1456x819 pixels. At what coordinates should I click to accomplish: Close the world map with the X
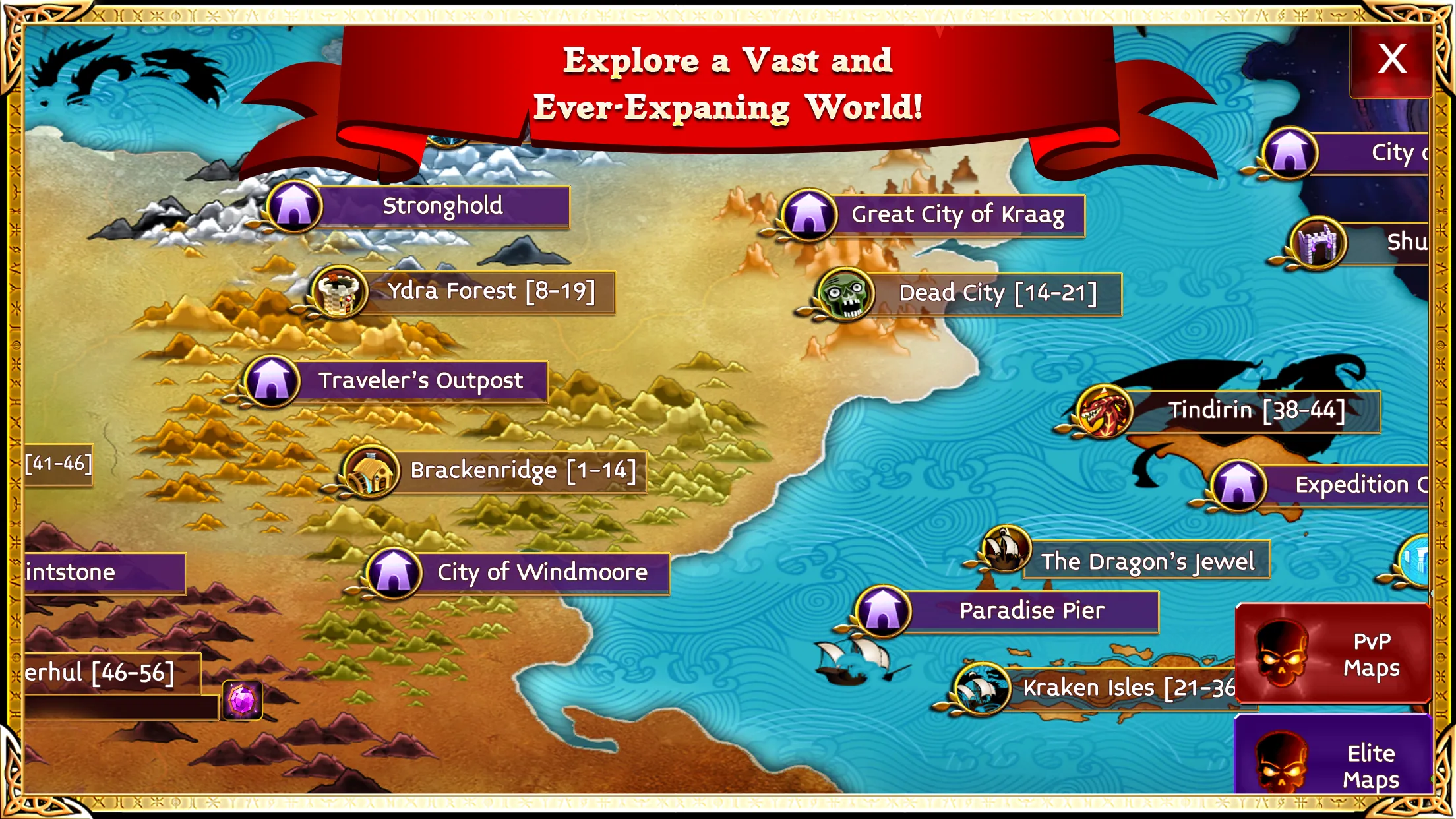point(1391,58)
